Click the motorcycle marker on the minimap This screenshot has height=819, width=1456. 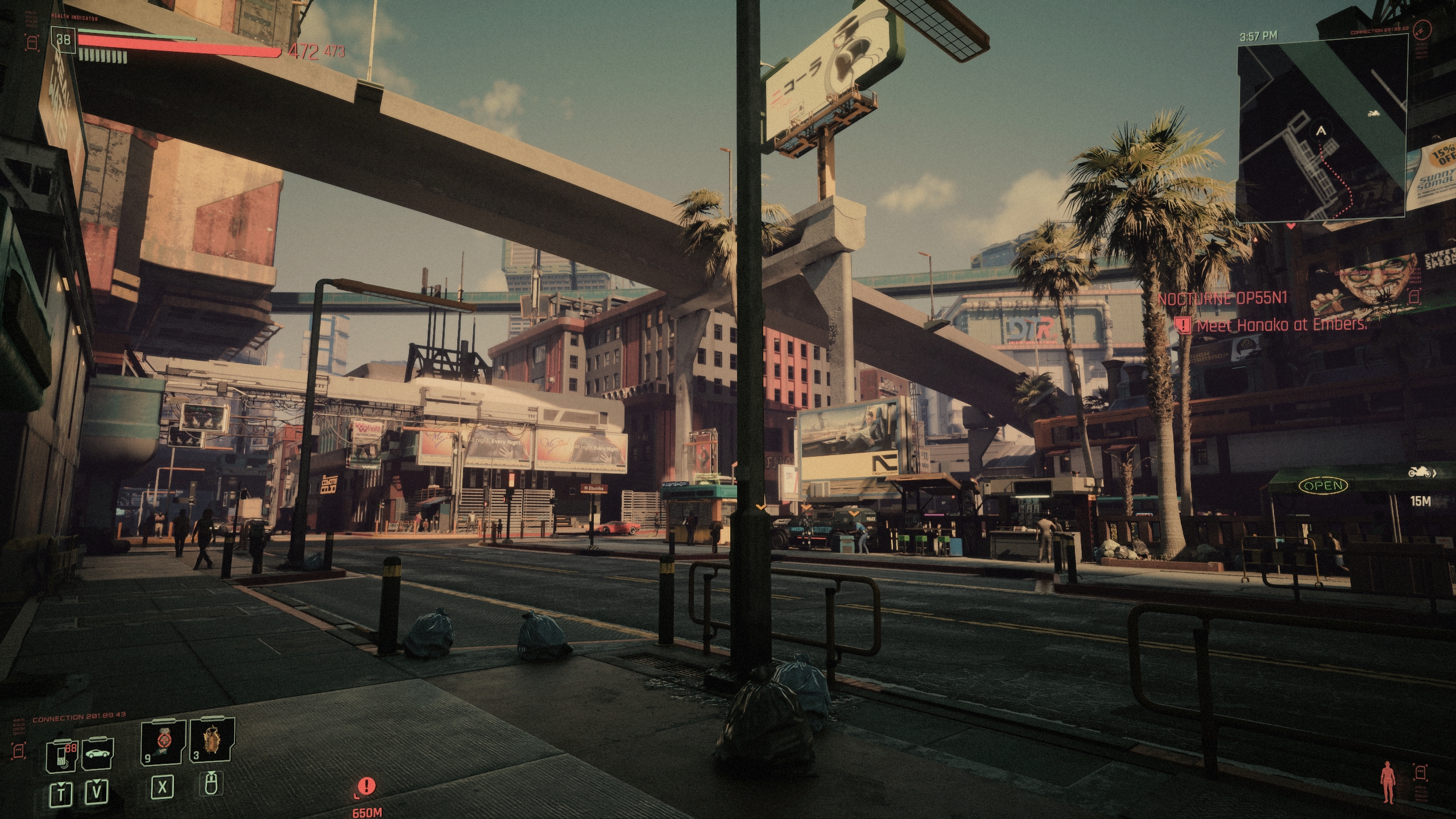point(1374,114)
